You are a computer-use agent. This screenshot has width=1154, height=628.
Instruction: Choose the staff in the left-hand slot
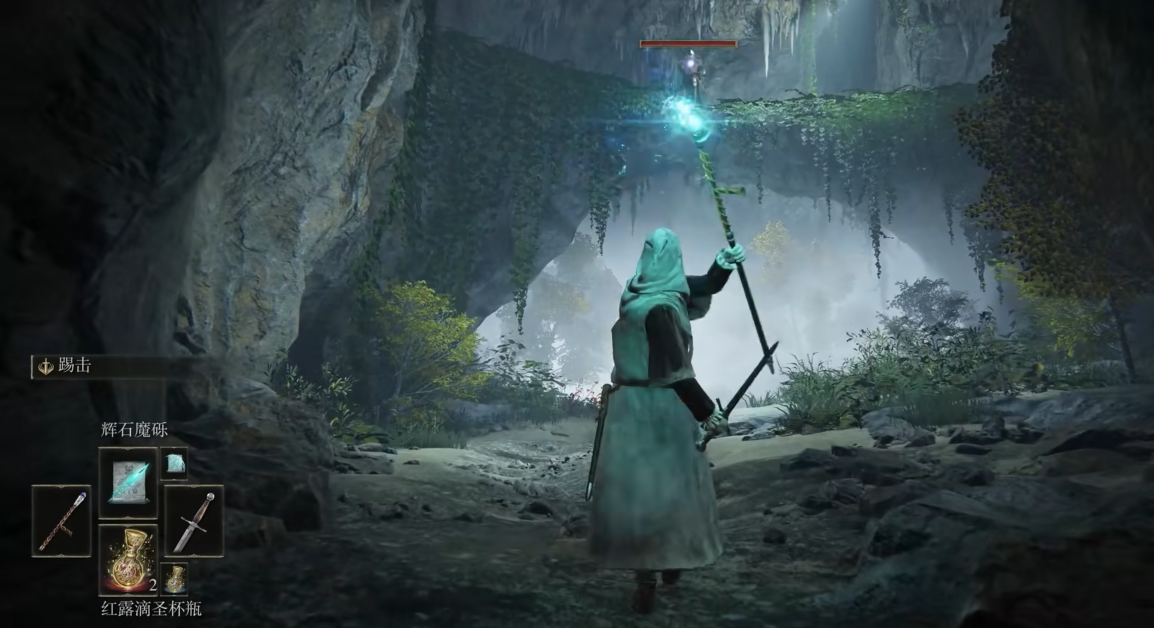click(x=61, y=520)
